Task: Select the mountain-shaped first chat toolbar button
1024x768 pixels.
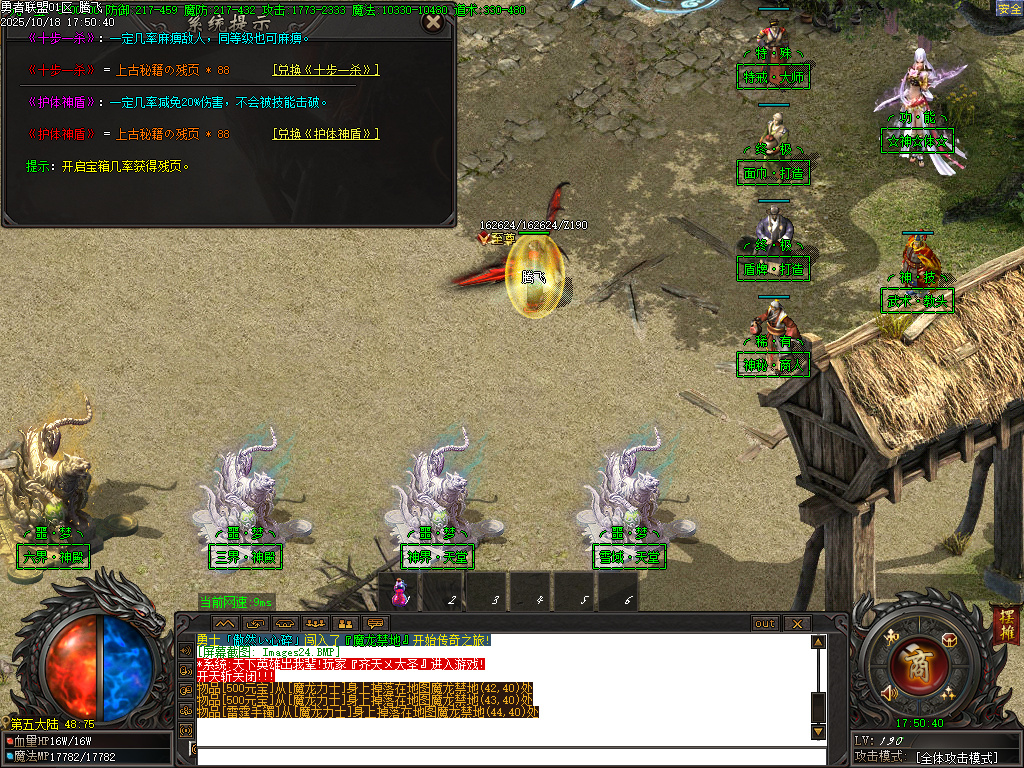Action: pos(224,624)
